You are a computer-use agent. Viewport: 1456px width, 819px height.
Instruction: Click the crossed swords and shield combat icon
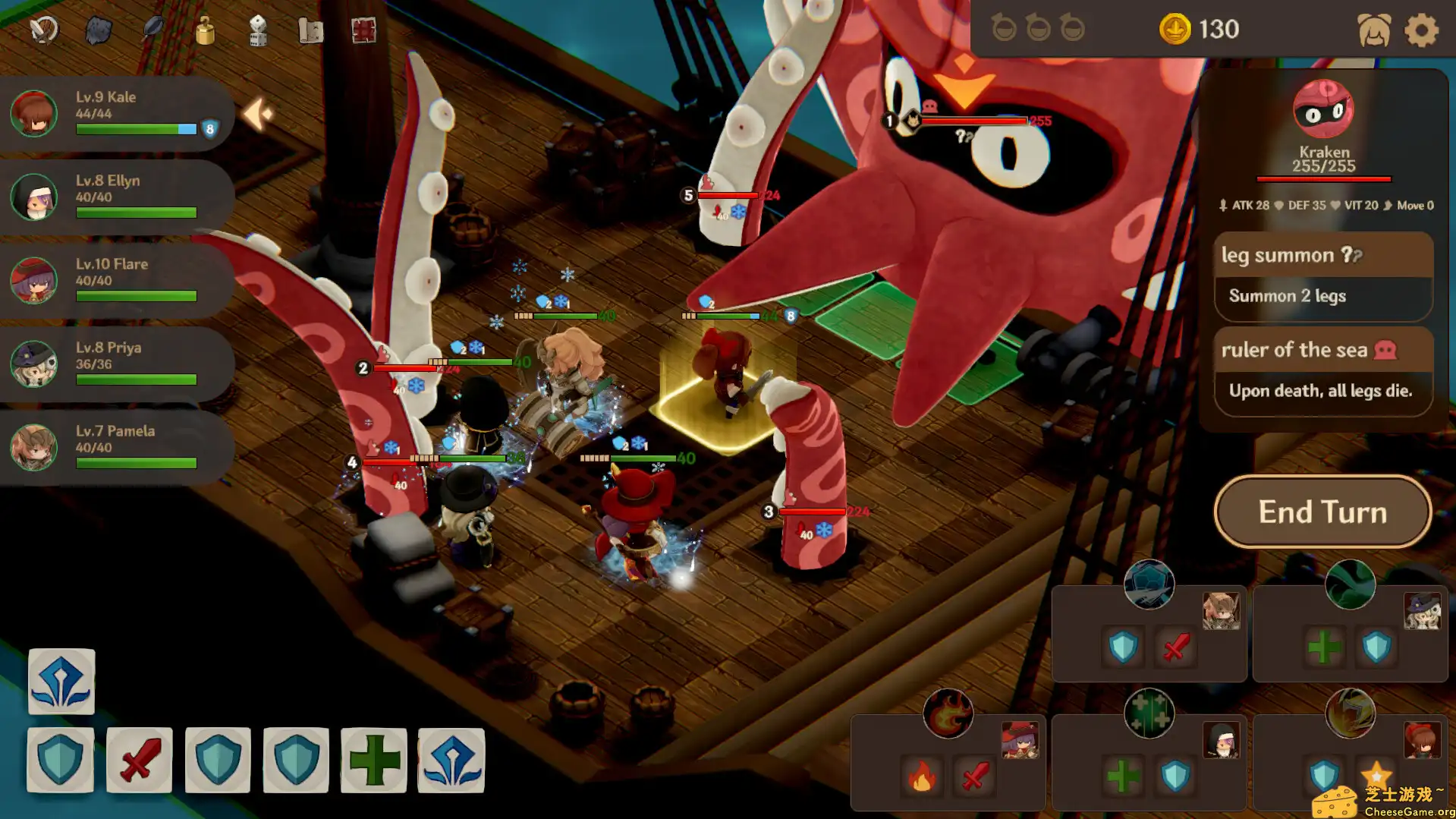click(x=43, y=29)
